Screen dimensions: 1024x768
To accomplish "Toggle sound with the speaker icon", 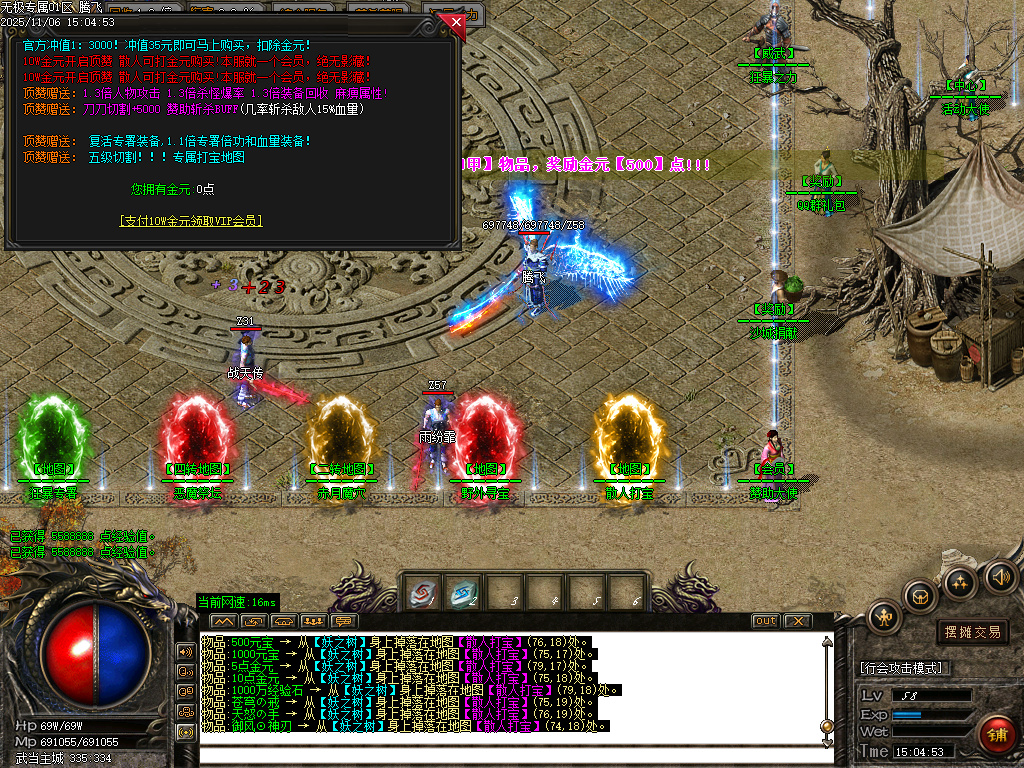I will pyautogui.click(x=1000, y=576).
